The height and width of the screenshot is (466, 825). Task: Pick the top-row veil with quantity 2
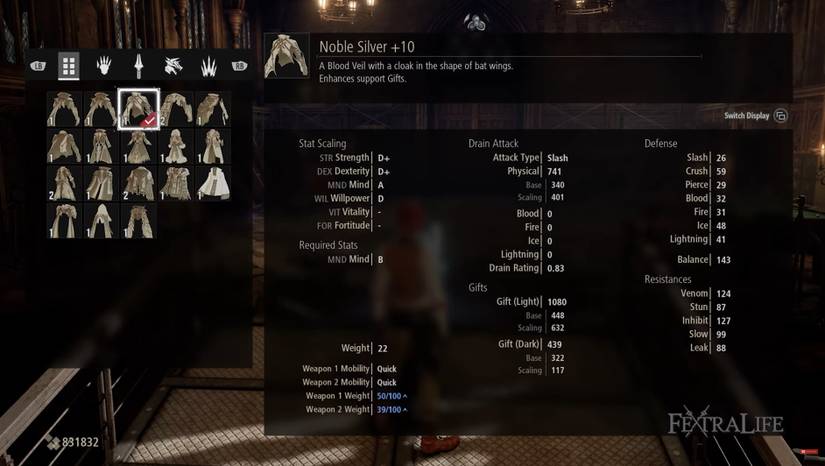[x=176, y=109]
